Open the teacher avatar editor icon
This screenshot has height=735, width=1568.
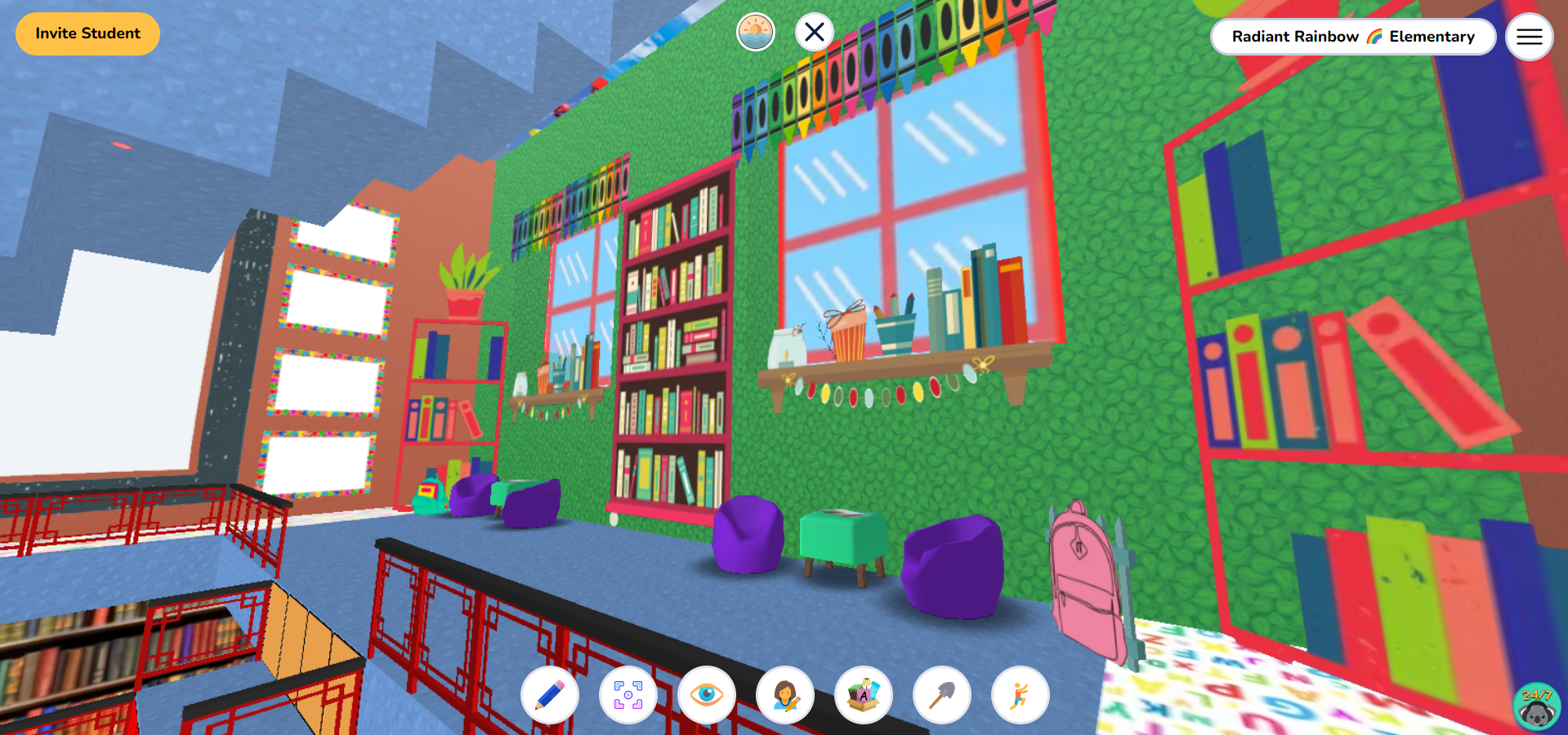tap(785, 695)
